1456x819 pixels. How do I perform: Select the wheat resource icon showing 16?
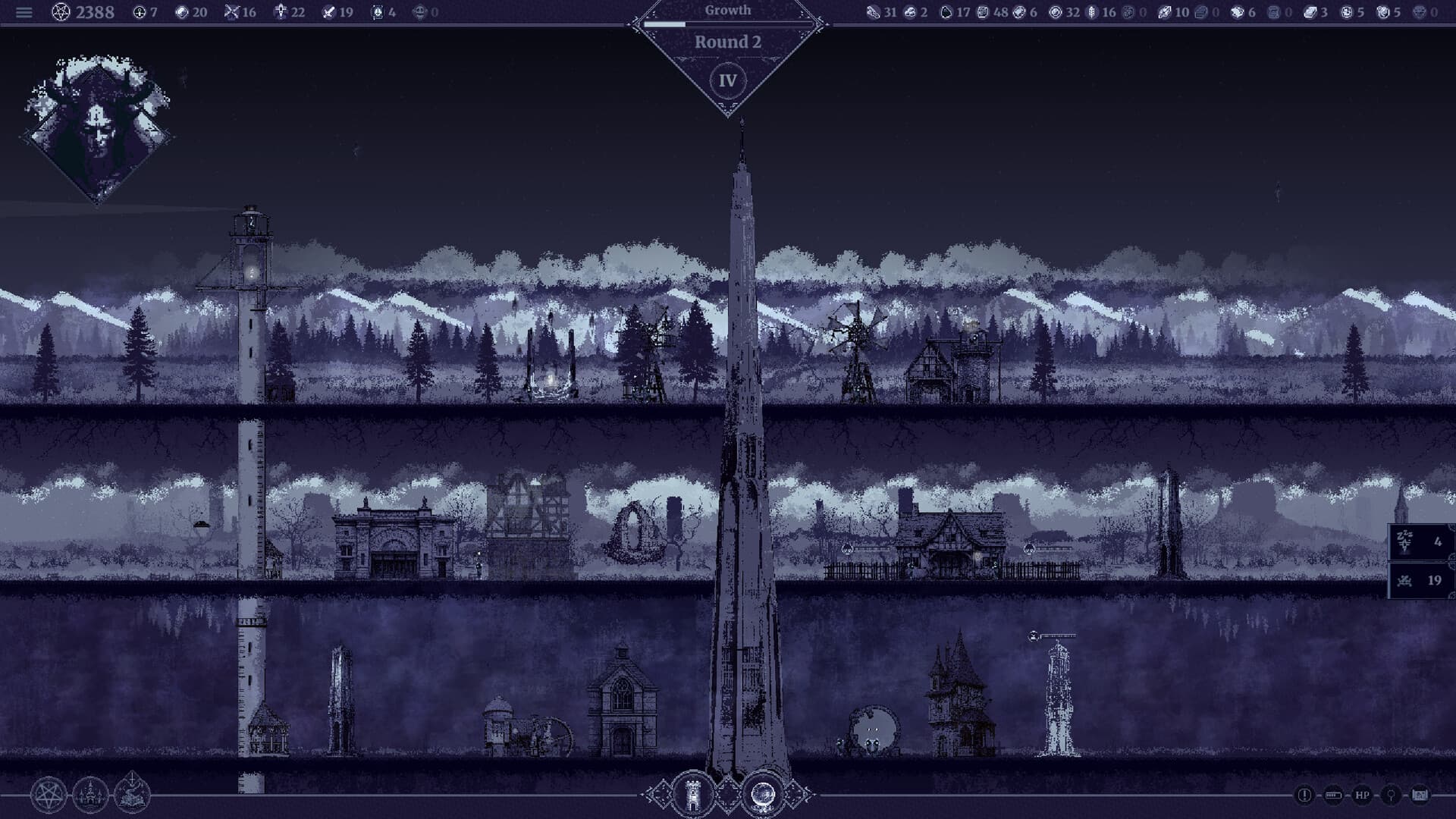(1092, 12)
